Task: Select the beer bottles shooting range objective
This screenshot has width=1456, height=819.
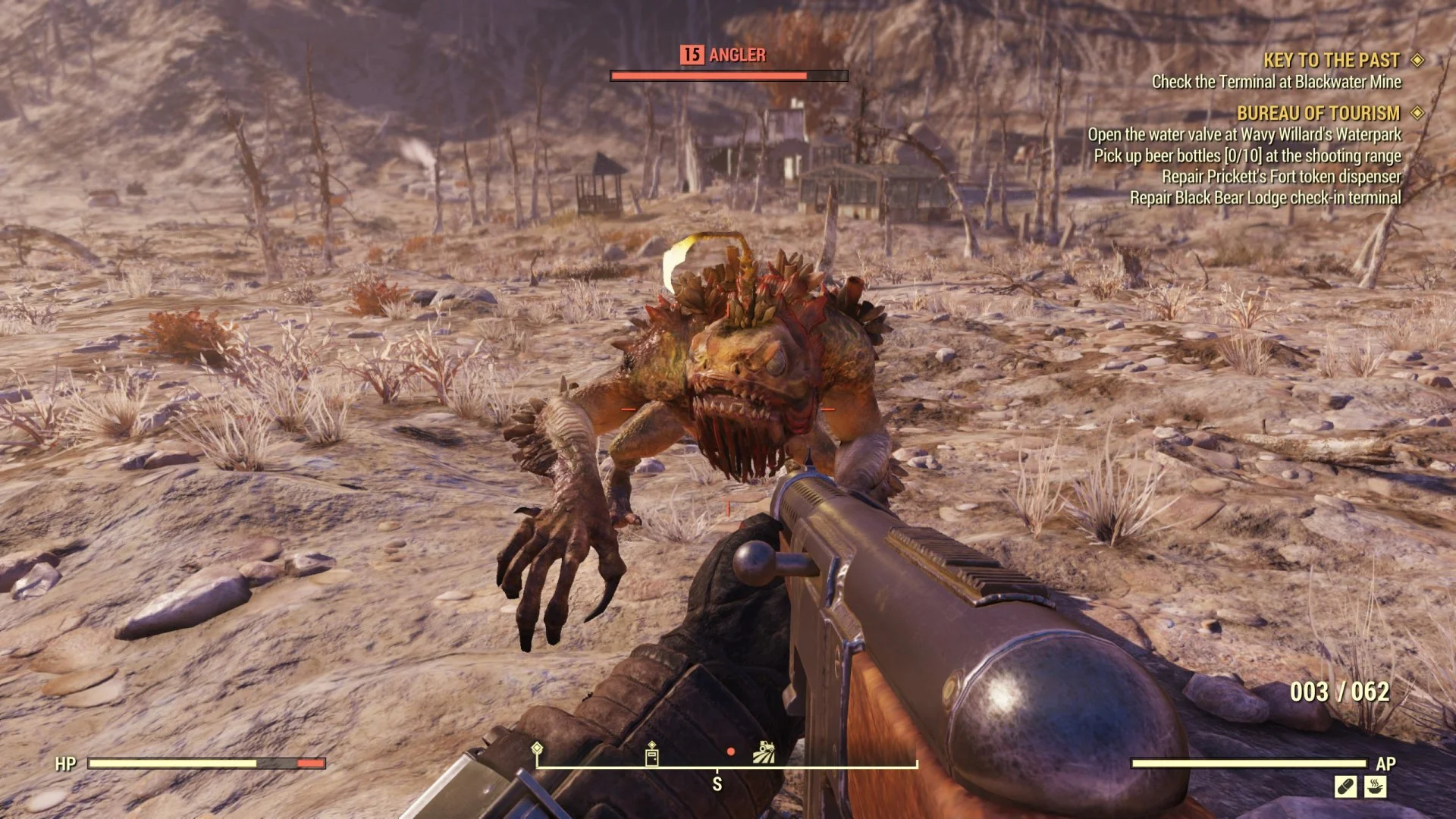Action: [x=1247, y=156]
